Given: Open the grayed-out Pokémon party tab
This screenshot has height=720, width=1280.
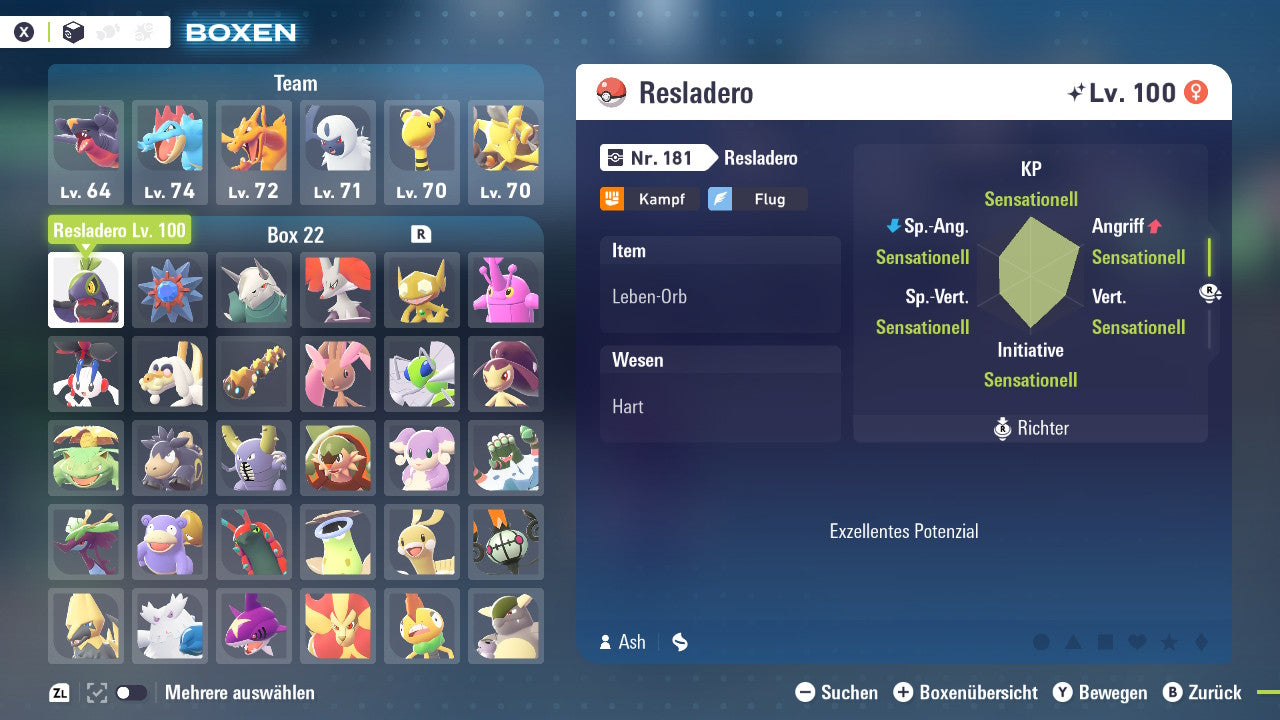Looking at the screenshot, I should pos(107,31).
